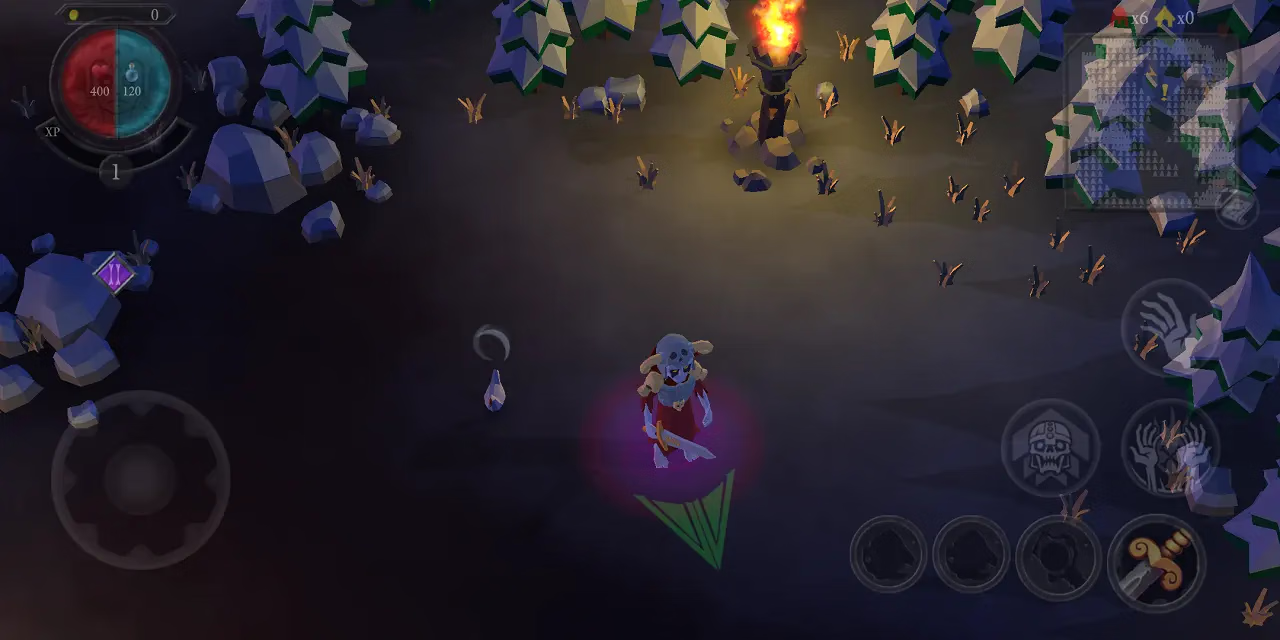Image resolution: width=1280 pixels, height=640 pixels.
Task: Tap the sword attack button
Action: point(1156,562)
